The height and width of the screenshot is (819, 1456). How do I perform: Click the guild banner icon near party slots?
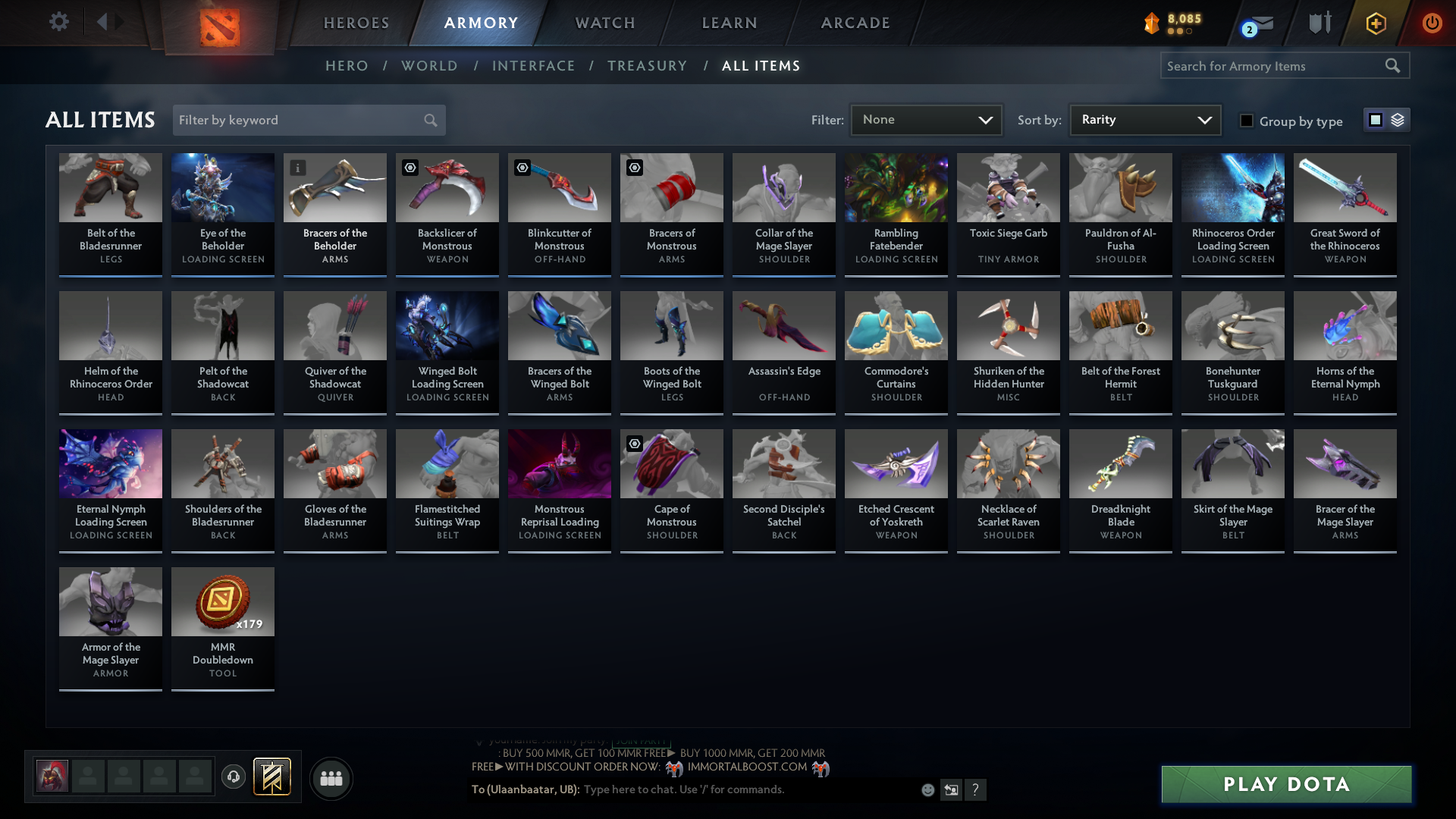(x=272, y=777)
